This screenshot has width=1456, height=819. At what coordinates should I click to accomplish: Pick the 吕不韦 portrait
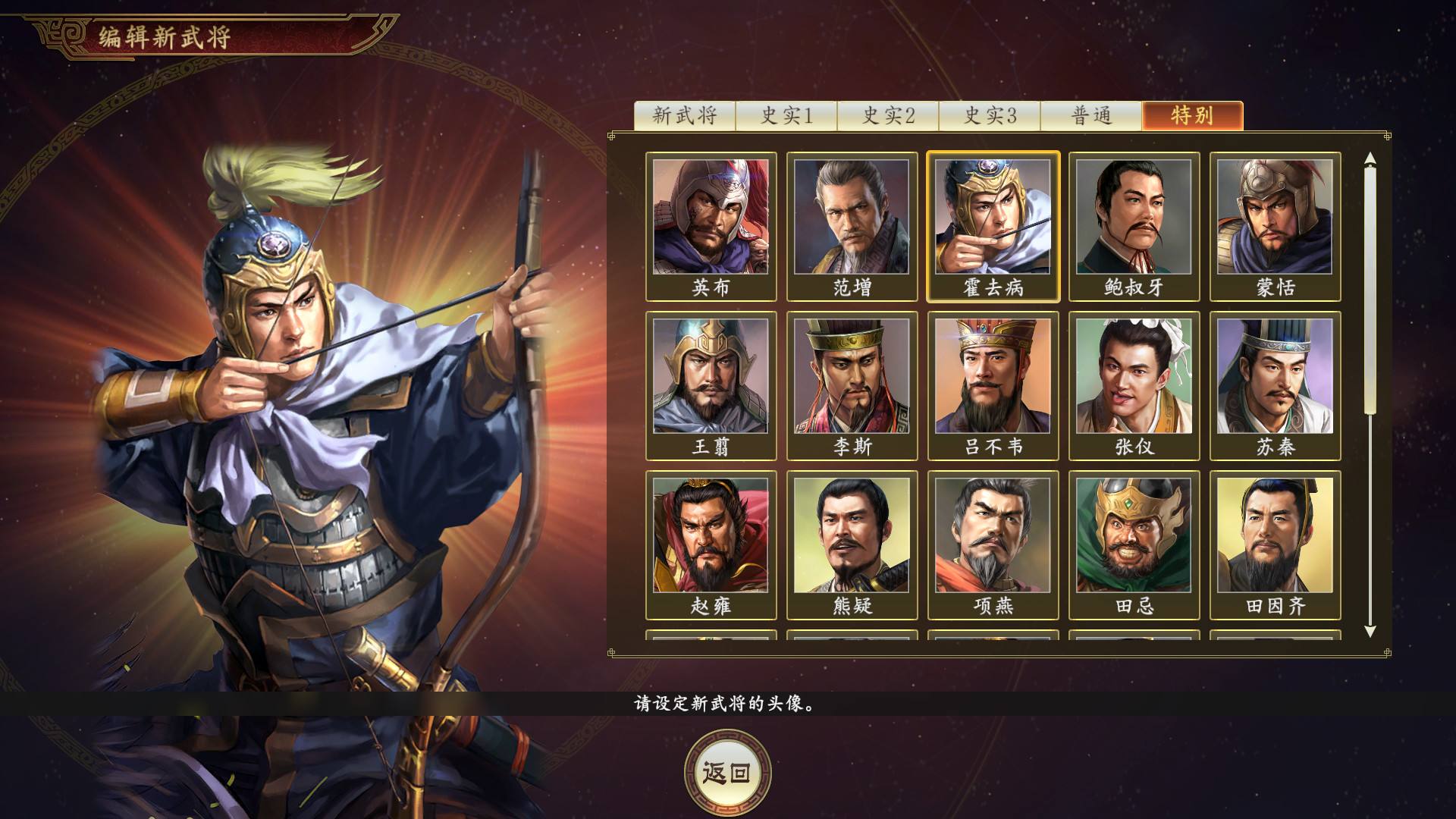993,387
